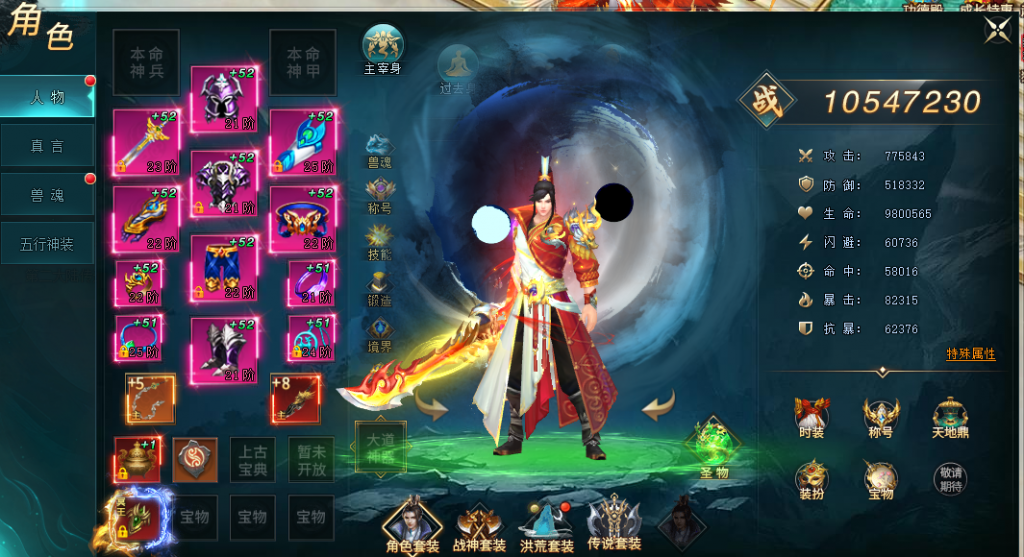Open the 时装 fashion icon
Screen dimensions: 1024x557
[x=811, y=417]
